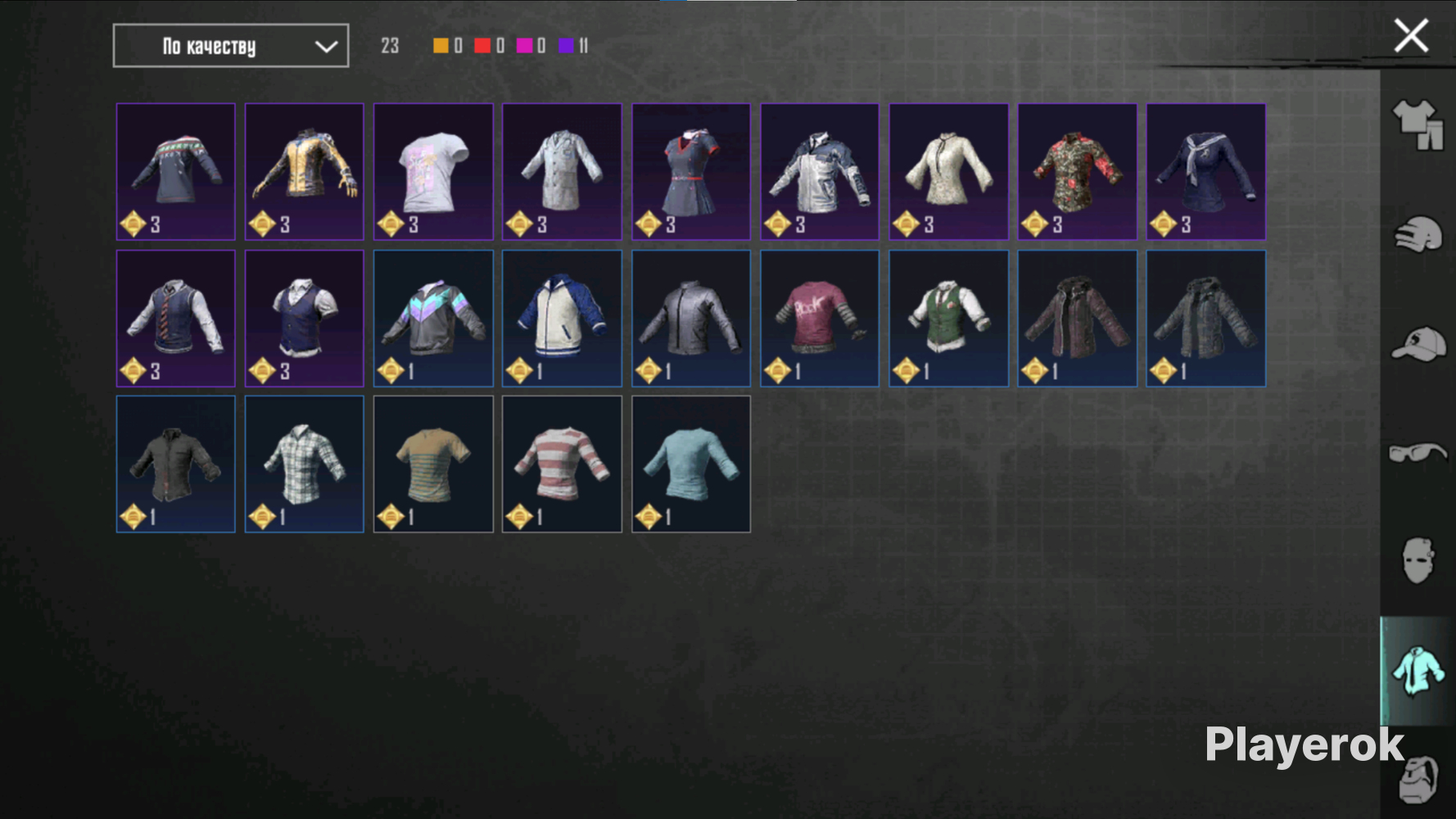
Task: Select the red floral shirt item
Action: click(1077, 171)
